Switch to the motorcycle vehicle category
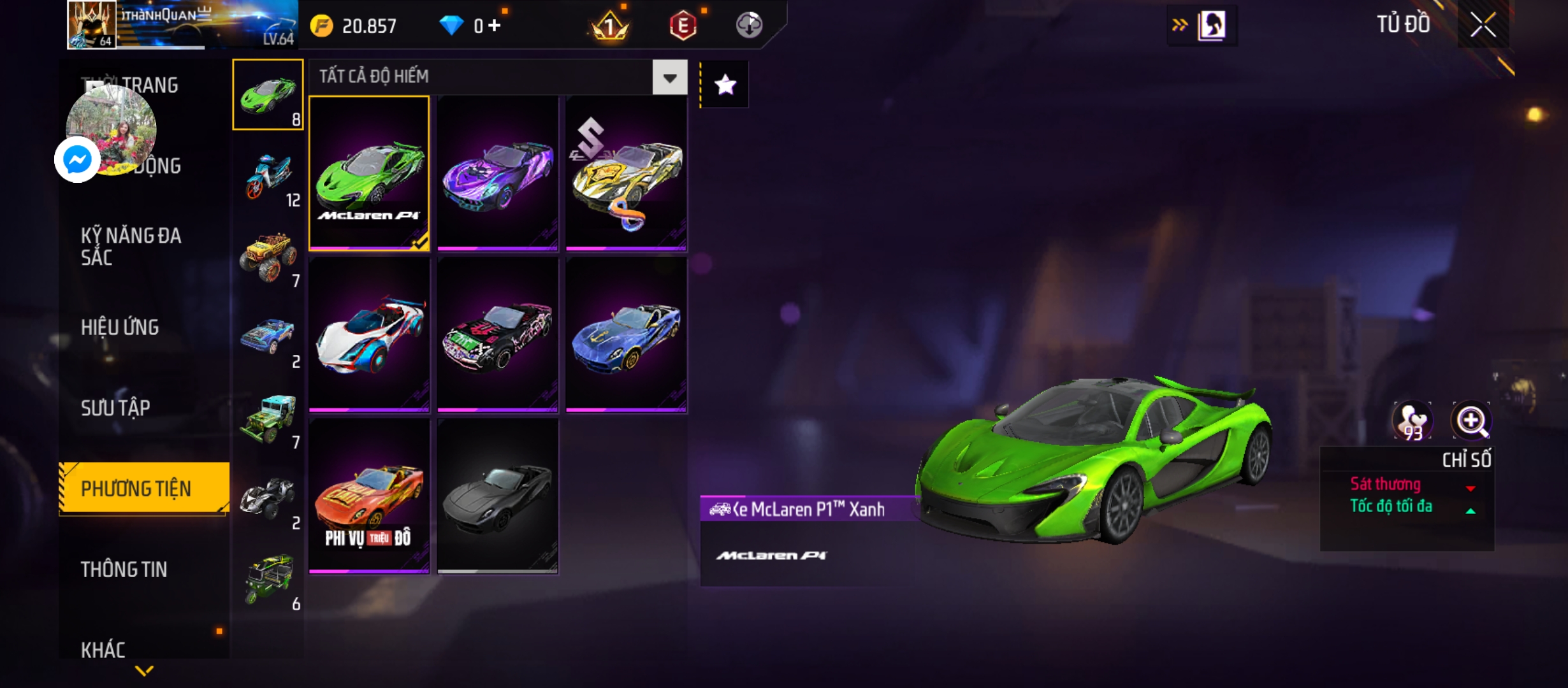The width and height of the screenshot is (1568, 688). coord(268,176)
